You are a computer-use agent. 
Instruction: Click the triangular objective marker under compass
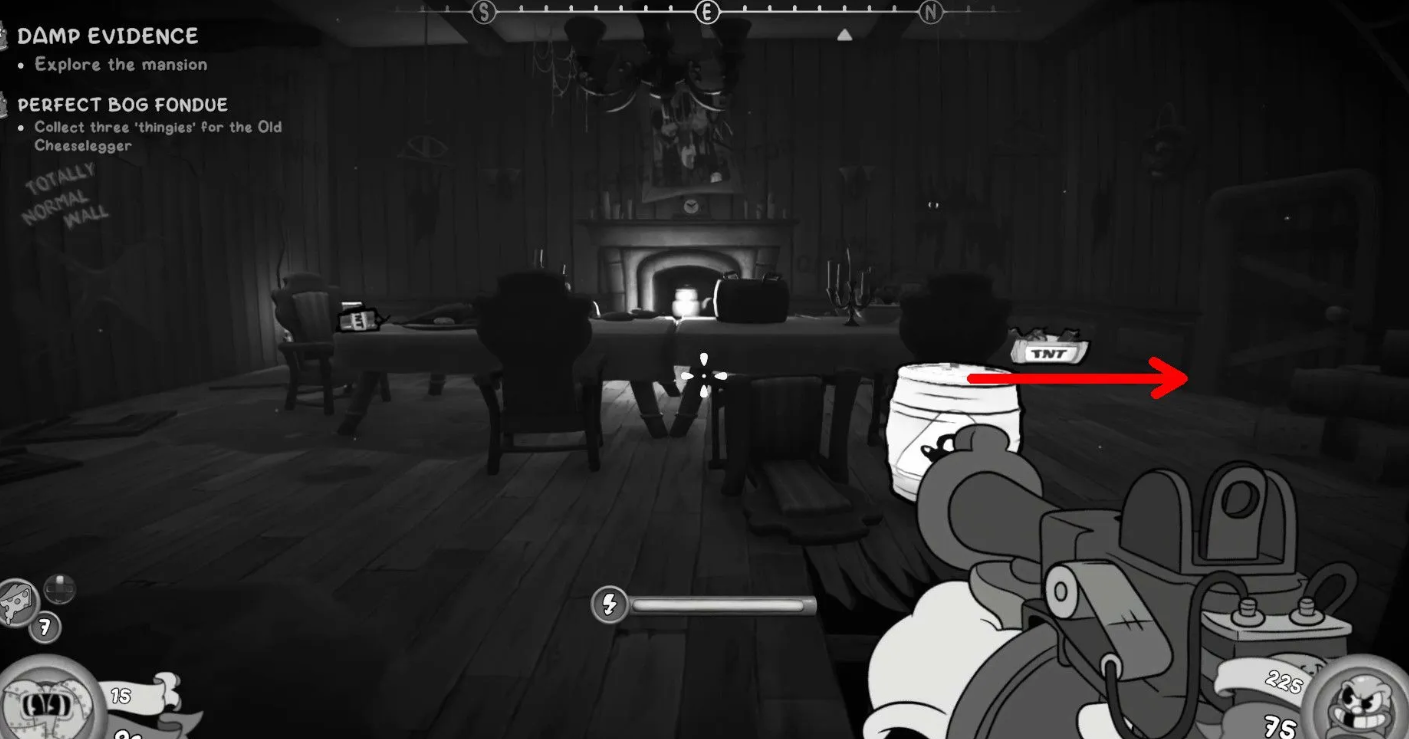pyautogui.click(x=844, y=35)
